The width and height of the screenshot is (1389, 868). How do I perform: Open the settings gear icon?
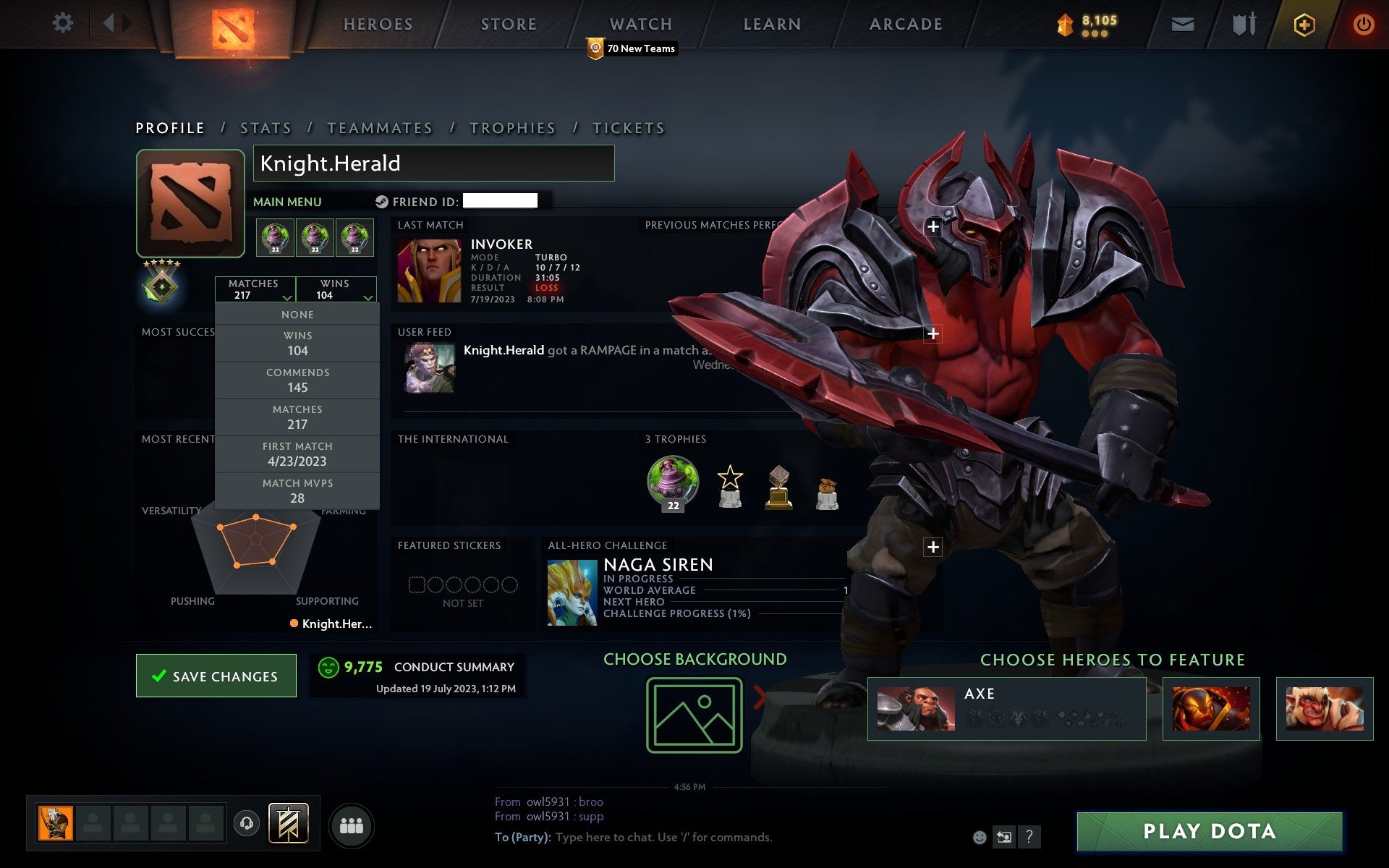pyautogui.click(x=64, y=23)
